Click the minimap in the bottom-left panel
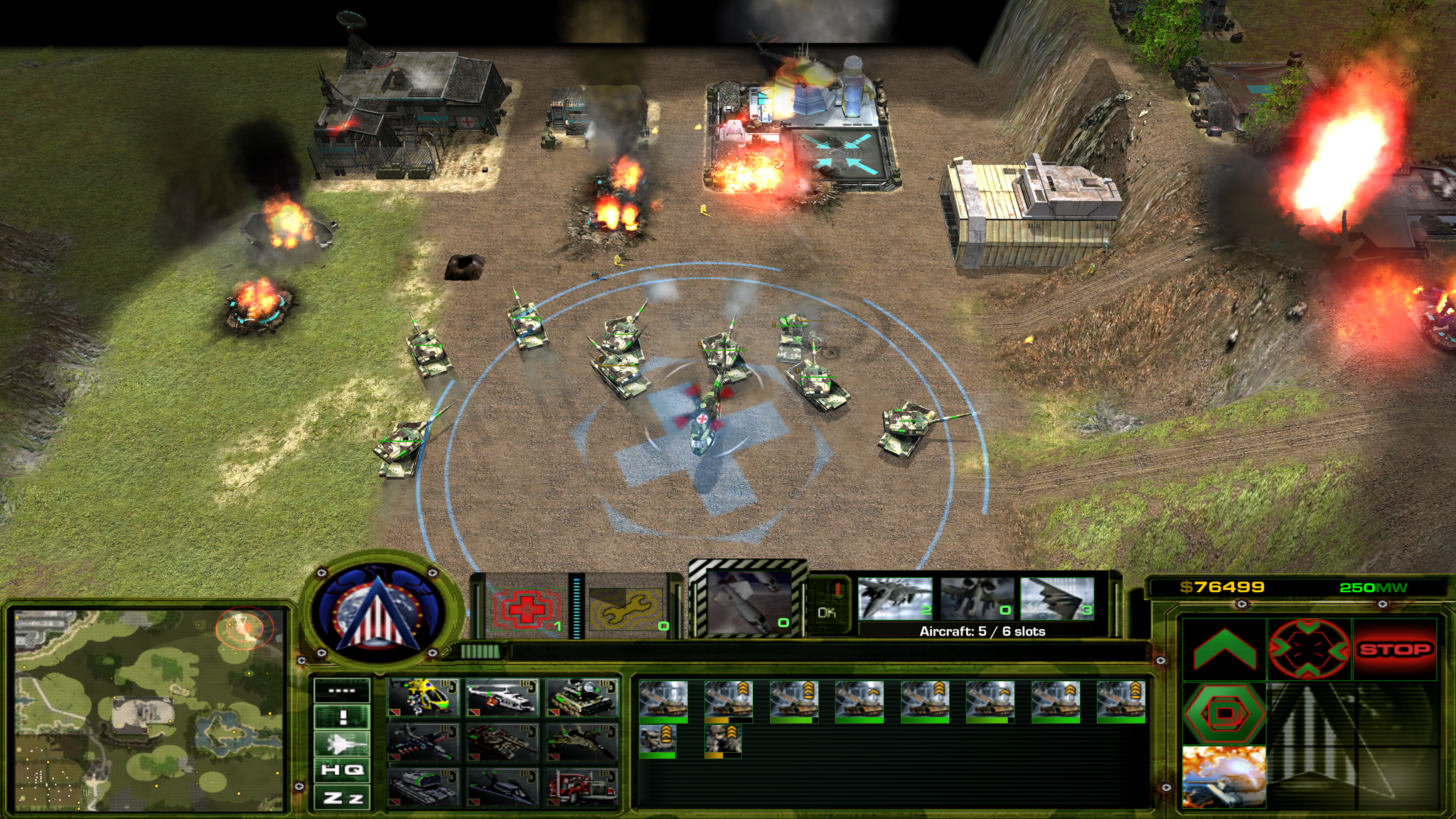The image size is (1456, 819). click(x=149, y=710)
